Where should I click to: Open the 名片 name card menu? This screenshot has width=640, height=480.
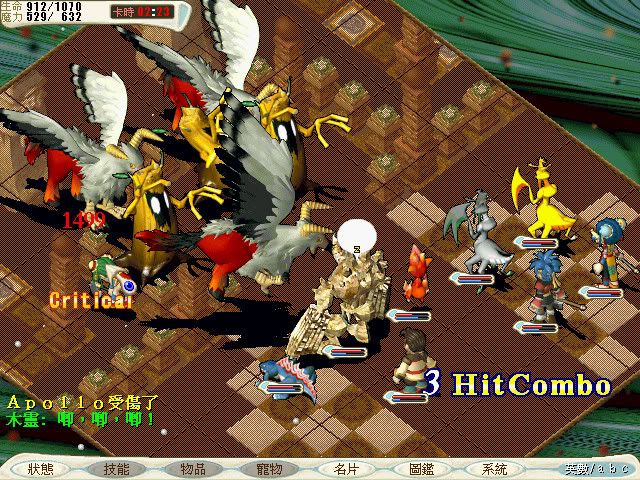coord(346,469)
